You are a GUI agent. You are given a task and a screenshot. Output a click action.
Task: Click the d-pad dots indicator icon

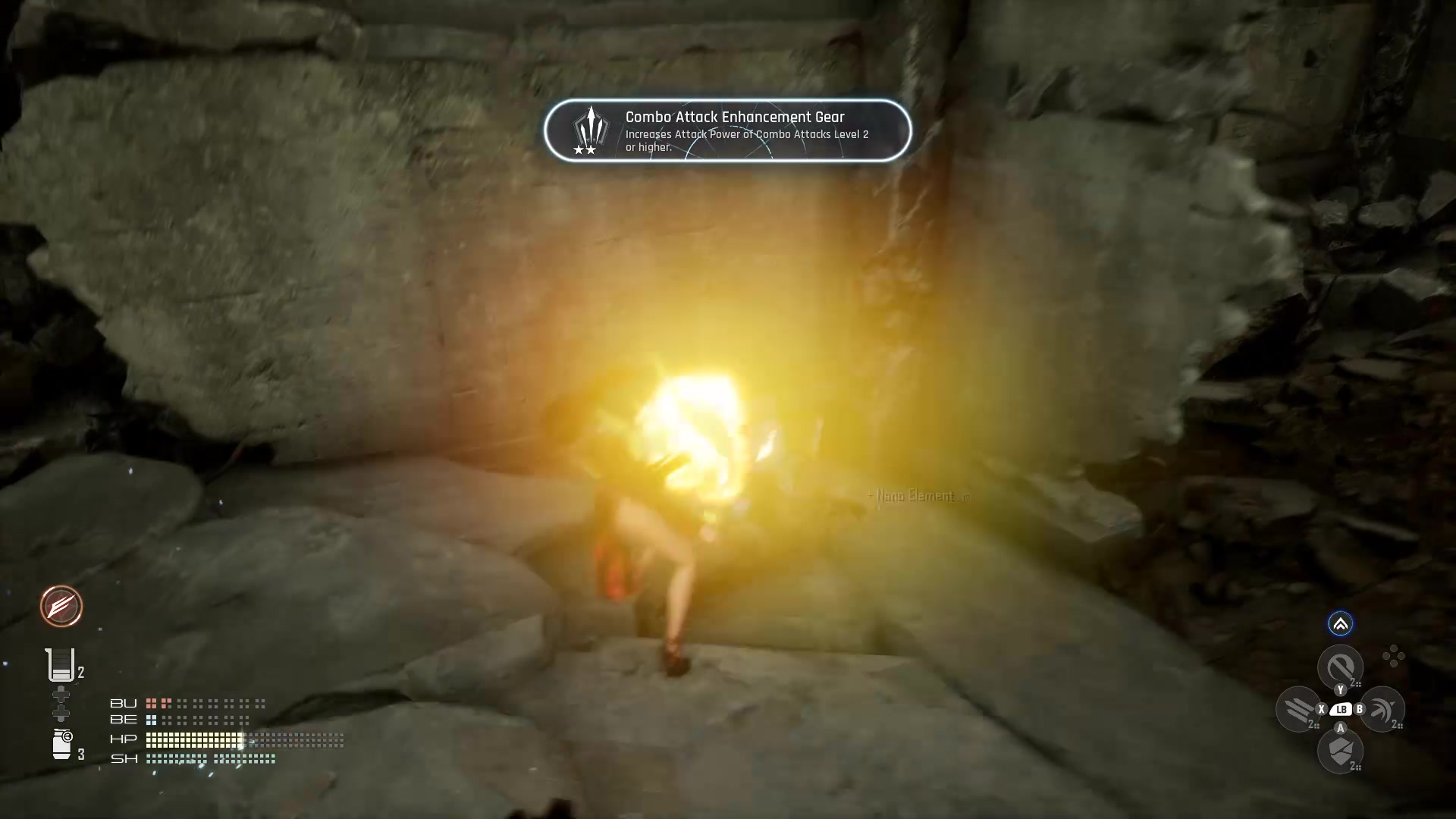click(1394, 655)
